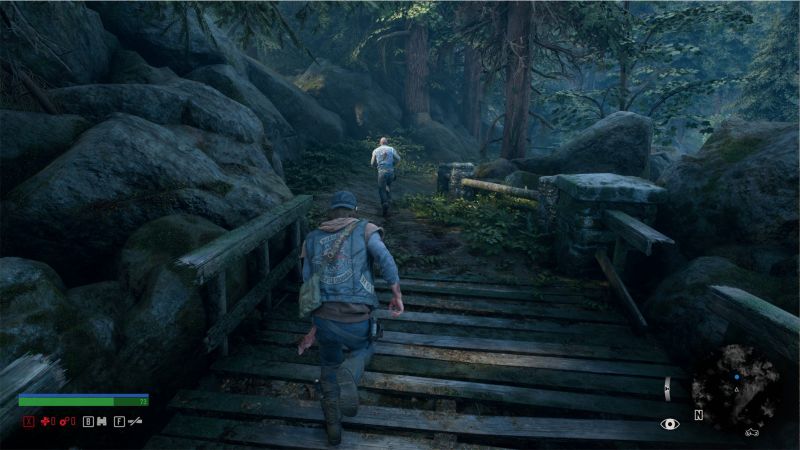Click the curved noise meter beside the minimap
The image size is (800, 450).
pyautogui.click(x=668, y=388)
